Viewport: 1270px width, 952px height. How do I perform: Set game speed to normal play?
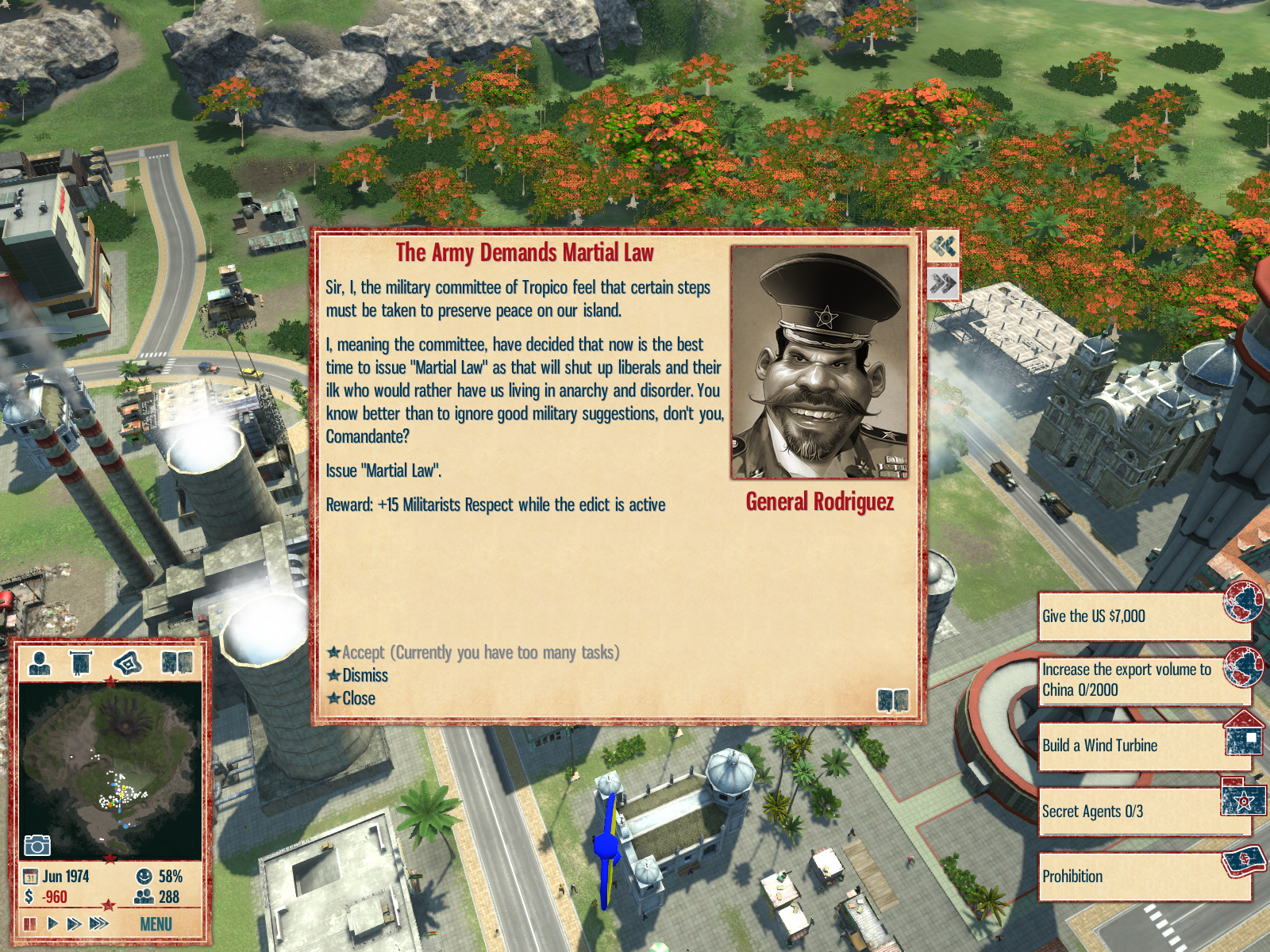pyautogui.click(x=52, y=923)
